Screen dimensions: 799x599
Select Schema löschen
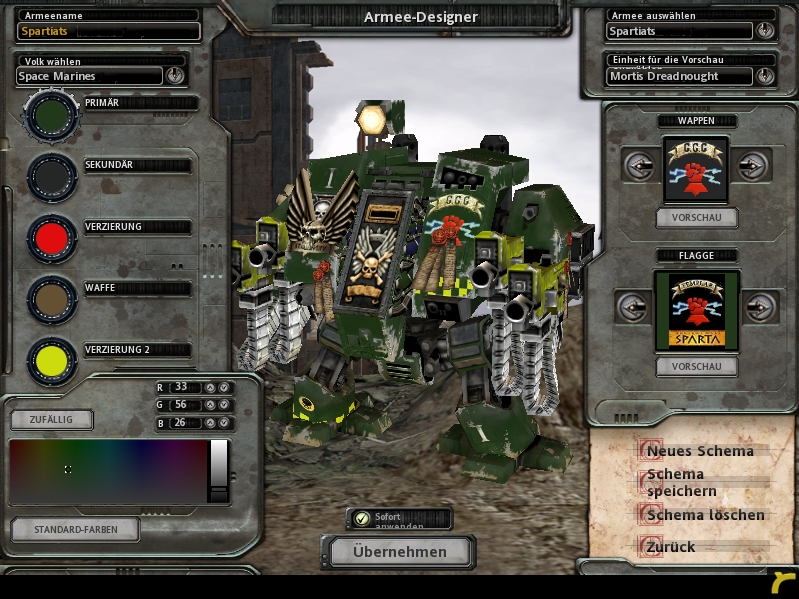(705, 515)
